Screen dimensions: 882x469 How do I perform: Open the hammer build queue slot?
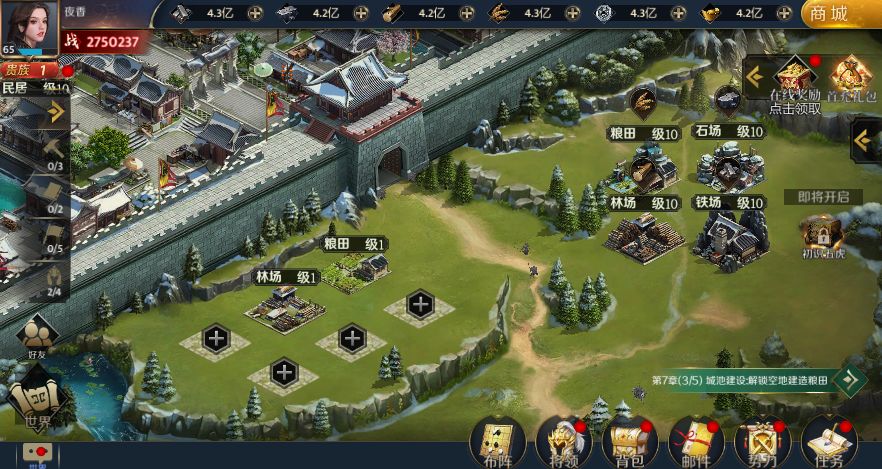53,149
